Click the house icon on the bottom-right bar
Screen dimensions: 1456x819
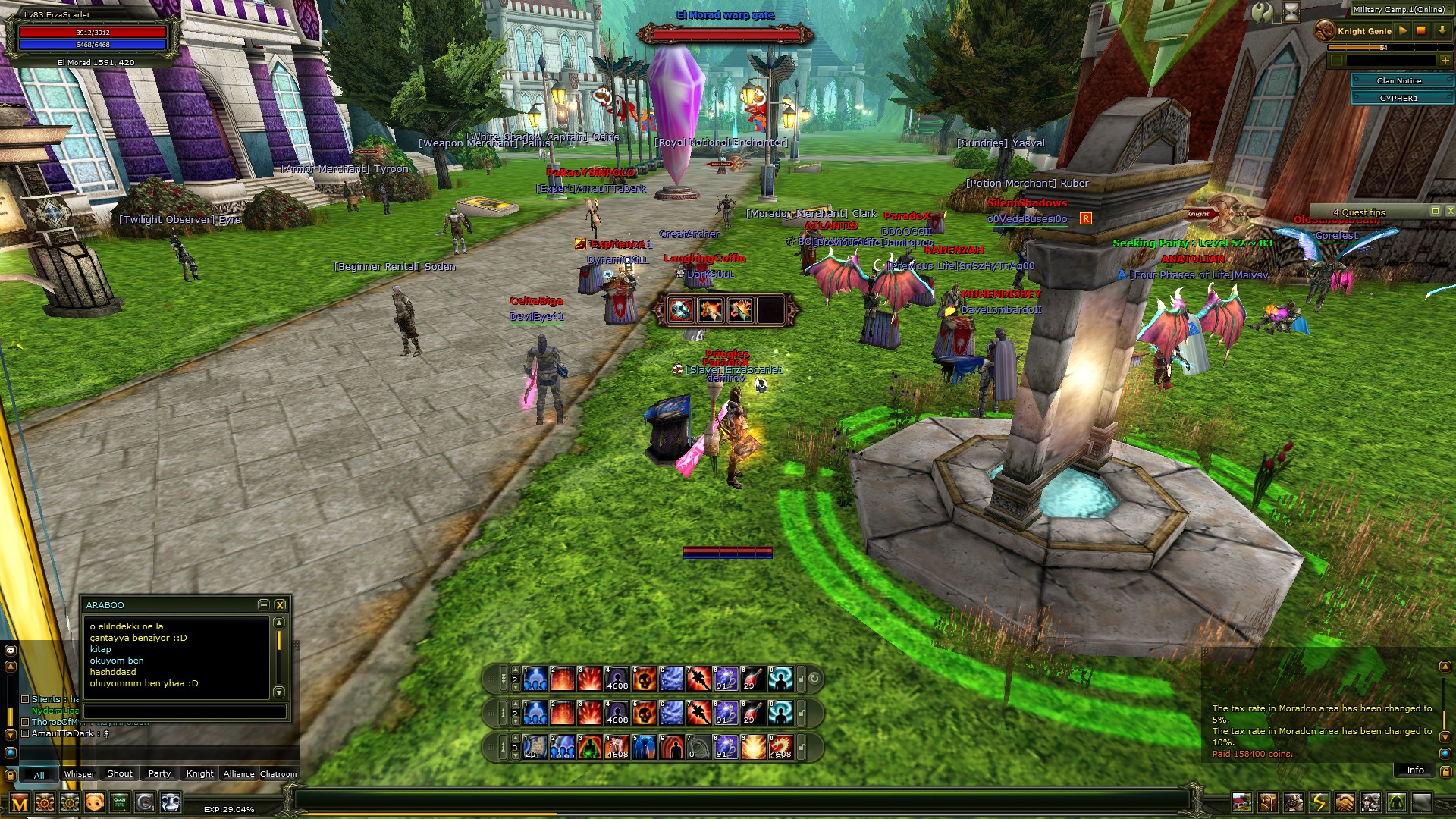point(1242,801)
